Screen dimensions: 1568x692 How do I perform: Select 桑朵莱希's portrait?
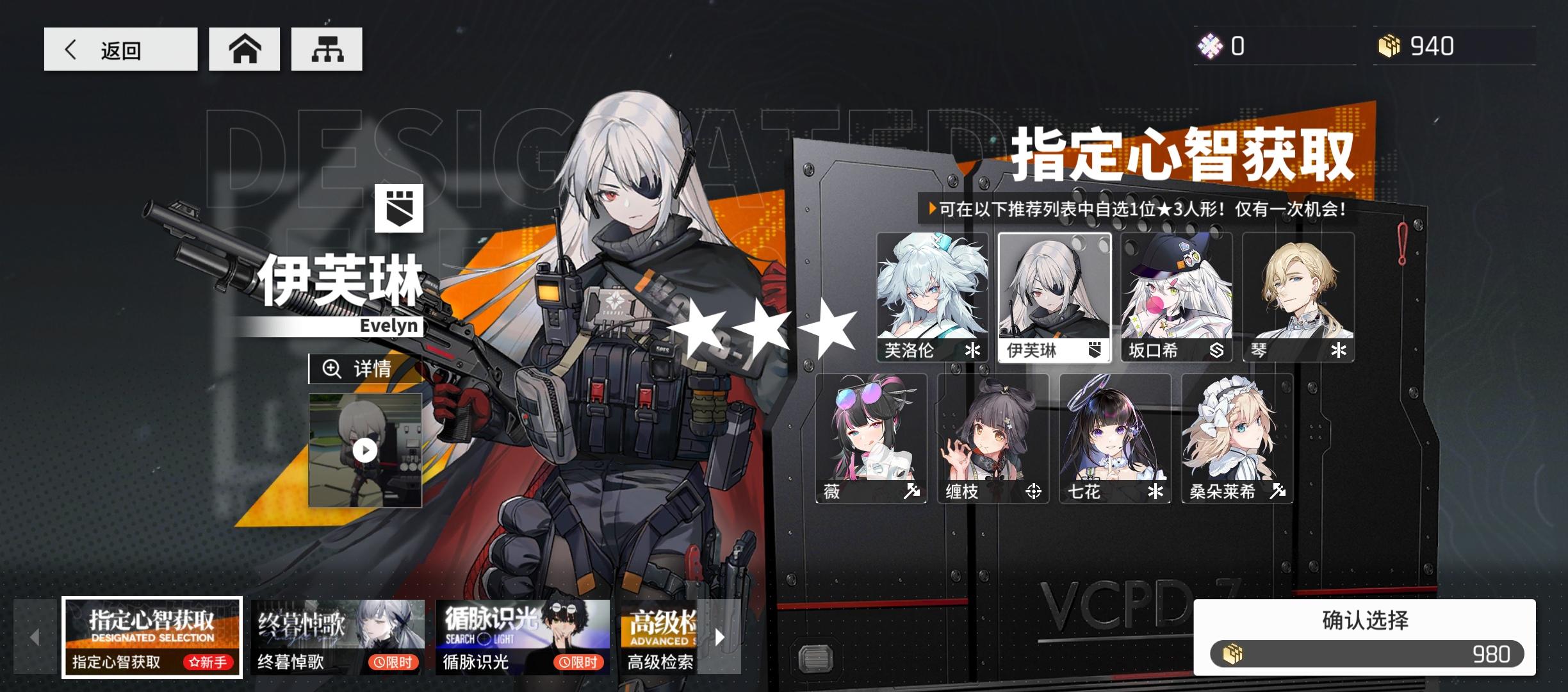pyautogui.click(x=1237, y=438)
